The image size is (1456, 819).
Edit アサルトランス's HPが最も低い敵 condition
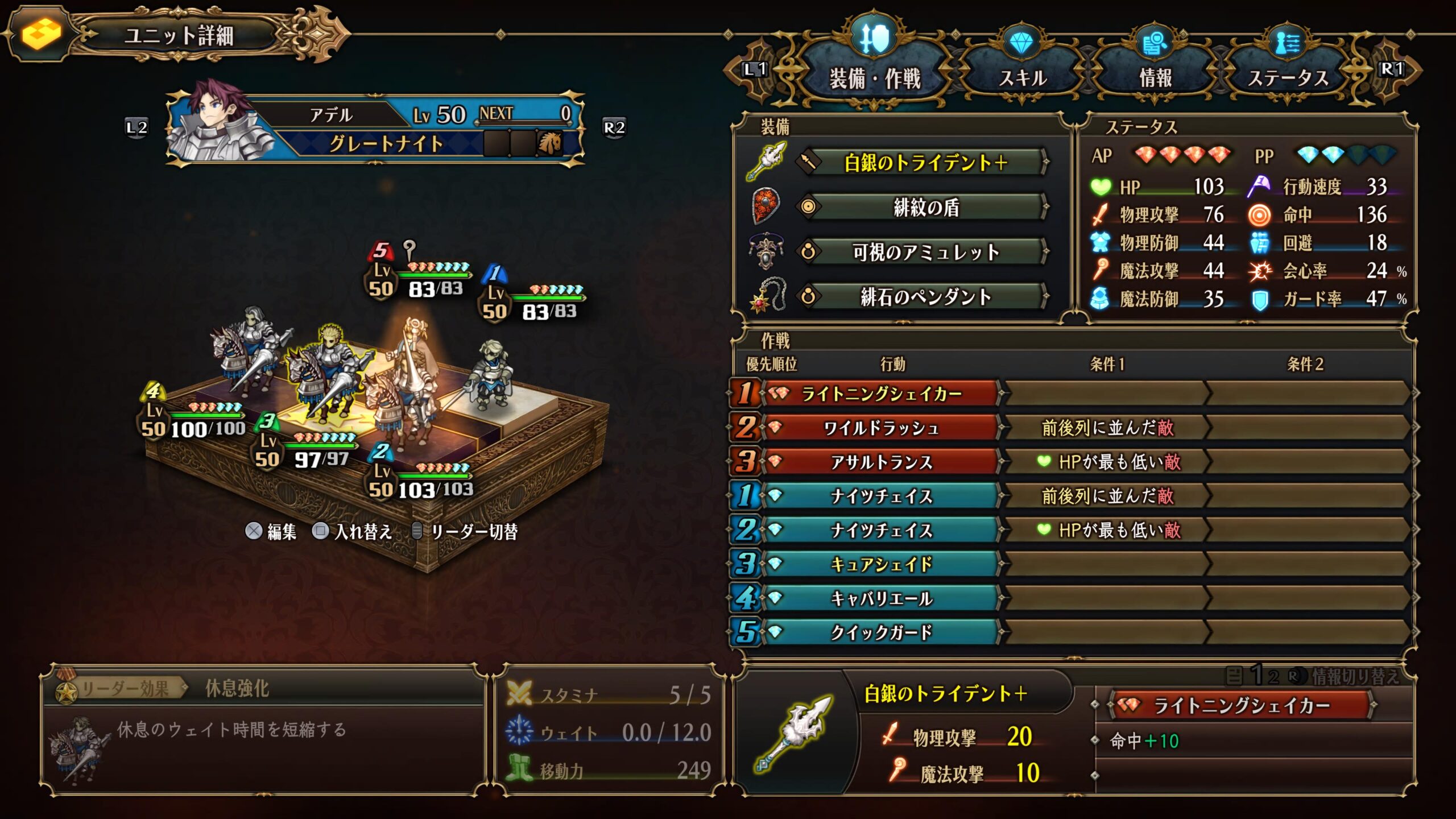point(1107,462)
